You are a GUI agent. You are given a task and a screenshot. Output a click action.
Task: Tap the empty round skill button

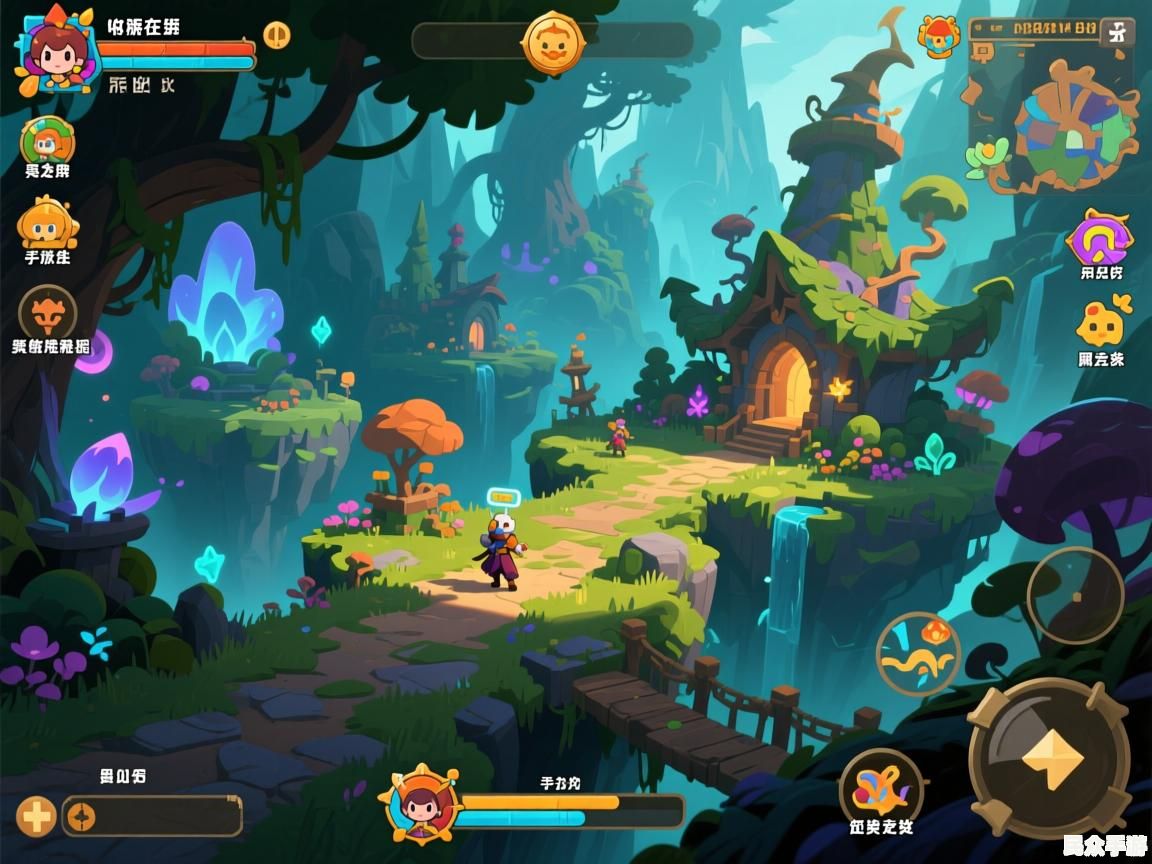tap(1076, 596)
